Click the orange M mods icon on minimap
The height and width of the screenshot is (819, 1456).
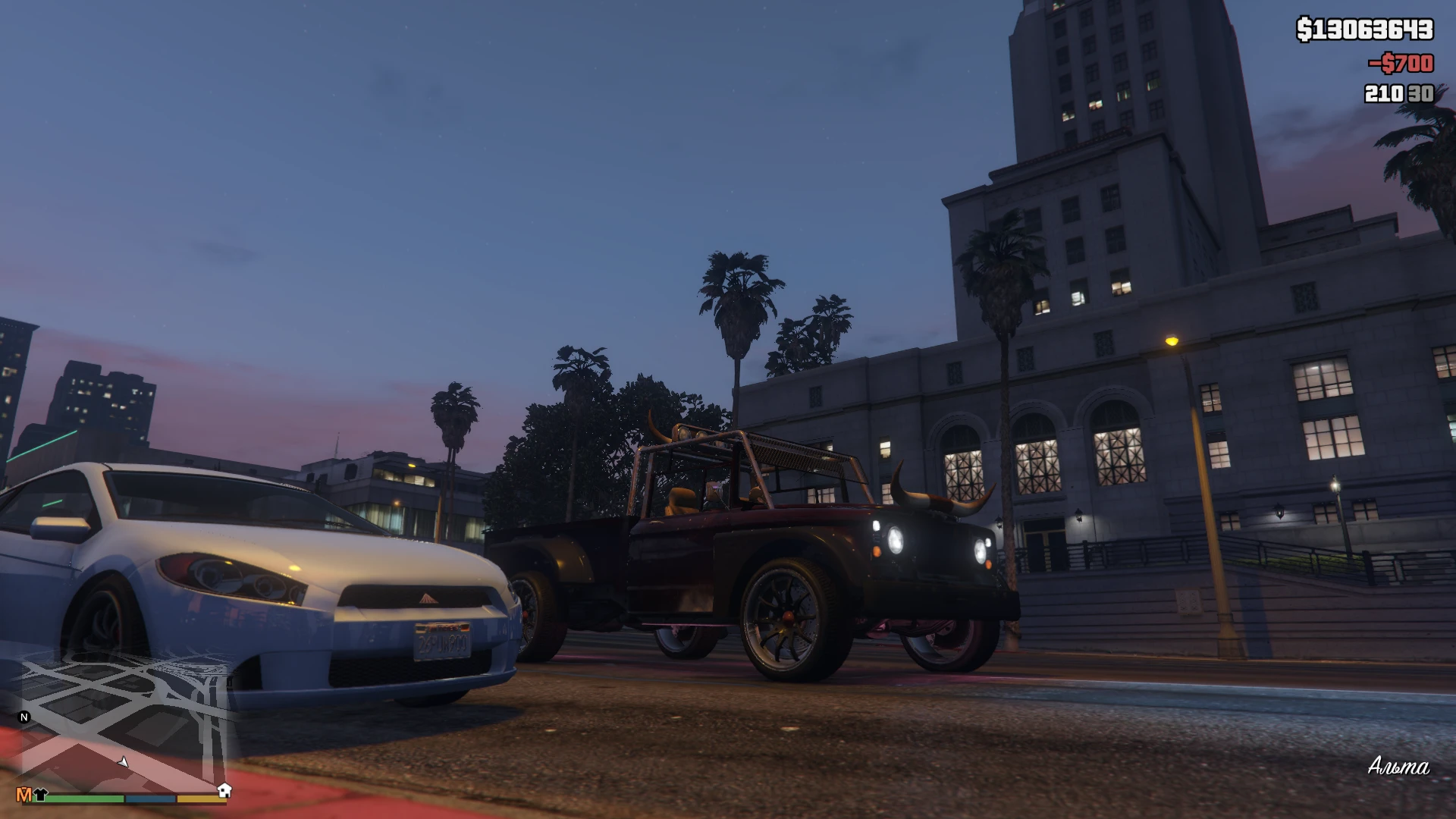click(x=24, y=795)
